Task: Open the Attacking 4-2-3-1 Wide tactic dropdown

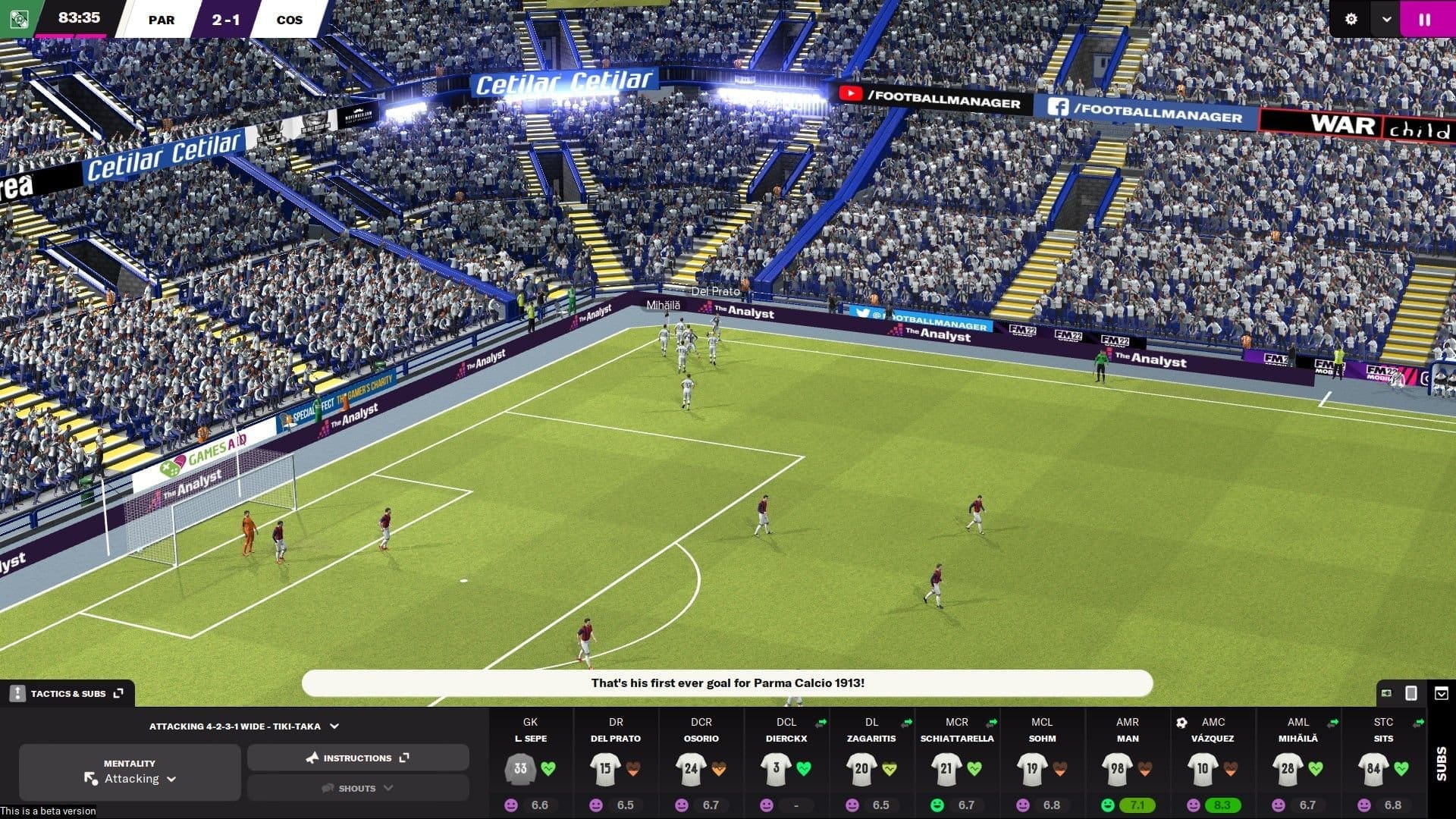Action: (243, 726)
